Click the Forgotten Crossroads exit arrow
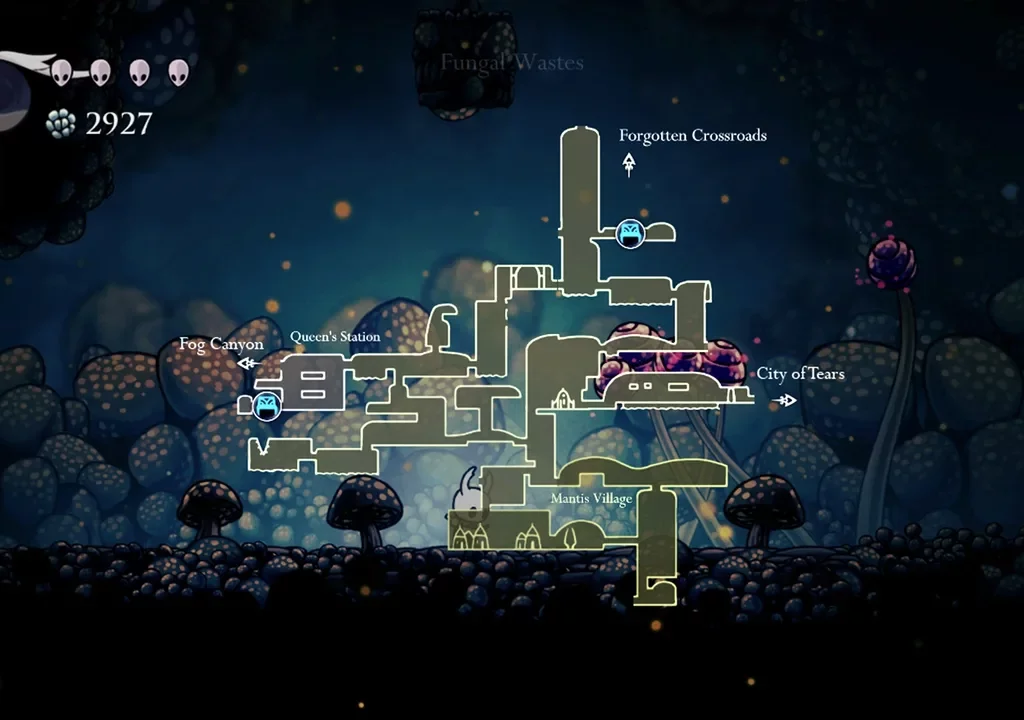This screenshot has height=720, width=1024. pos(629,164)
